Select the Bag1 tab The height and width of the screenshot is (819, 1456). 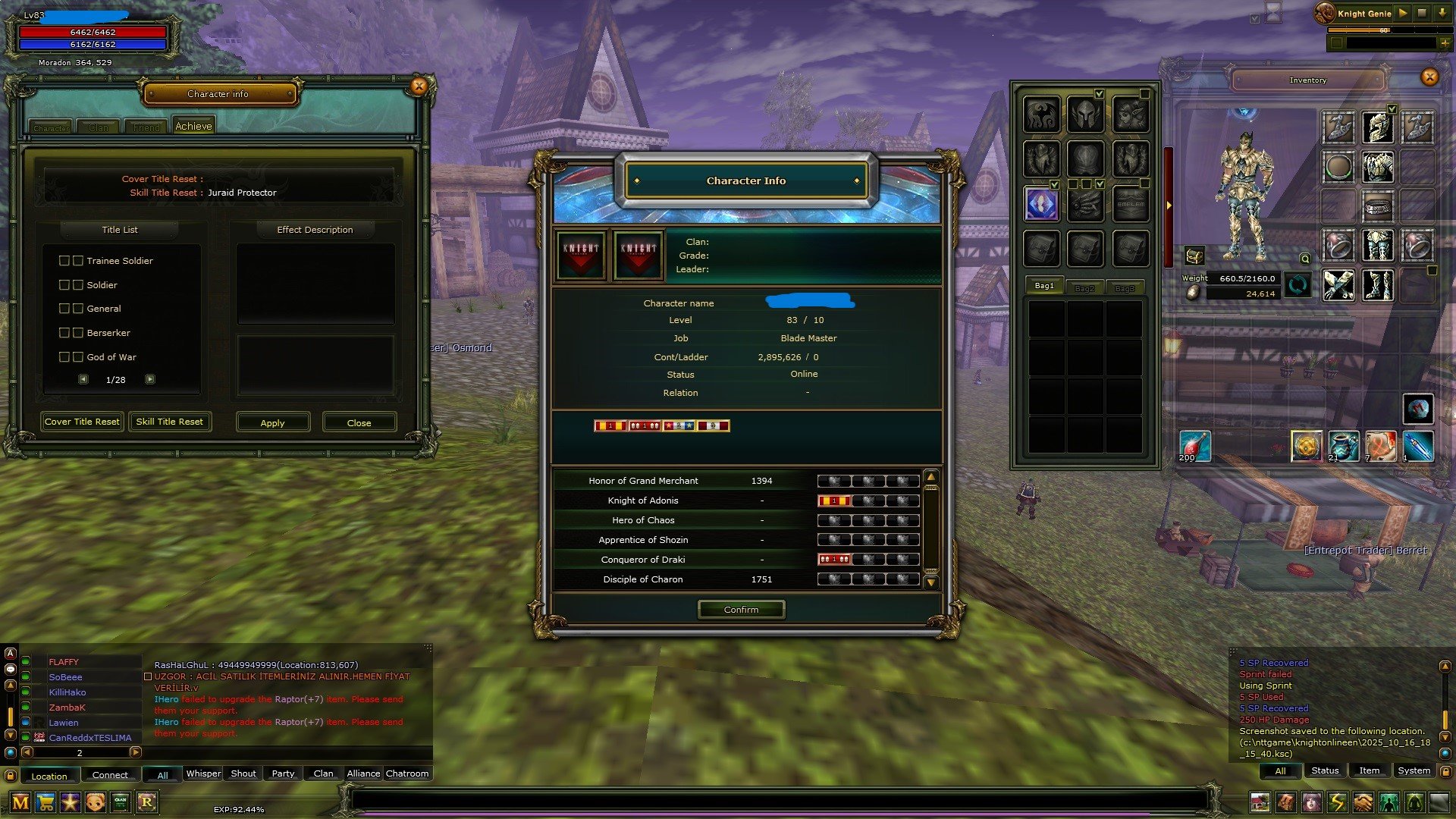click(x=1044, y=286)
